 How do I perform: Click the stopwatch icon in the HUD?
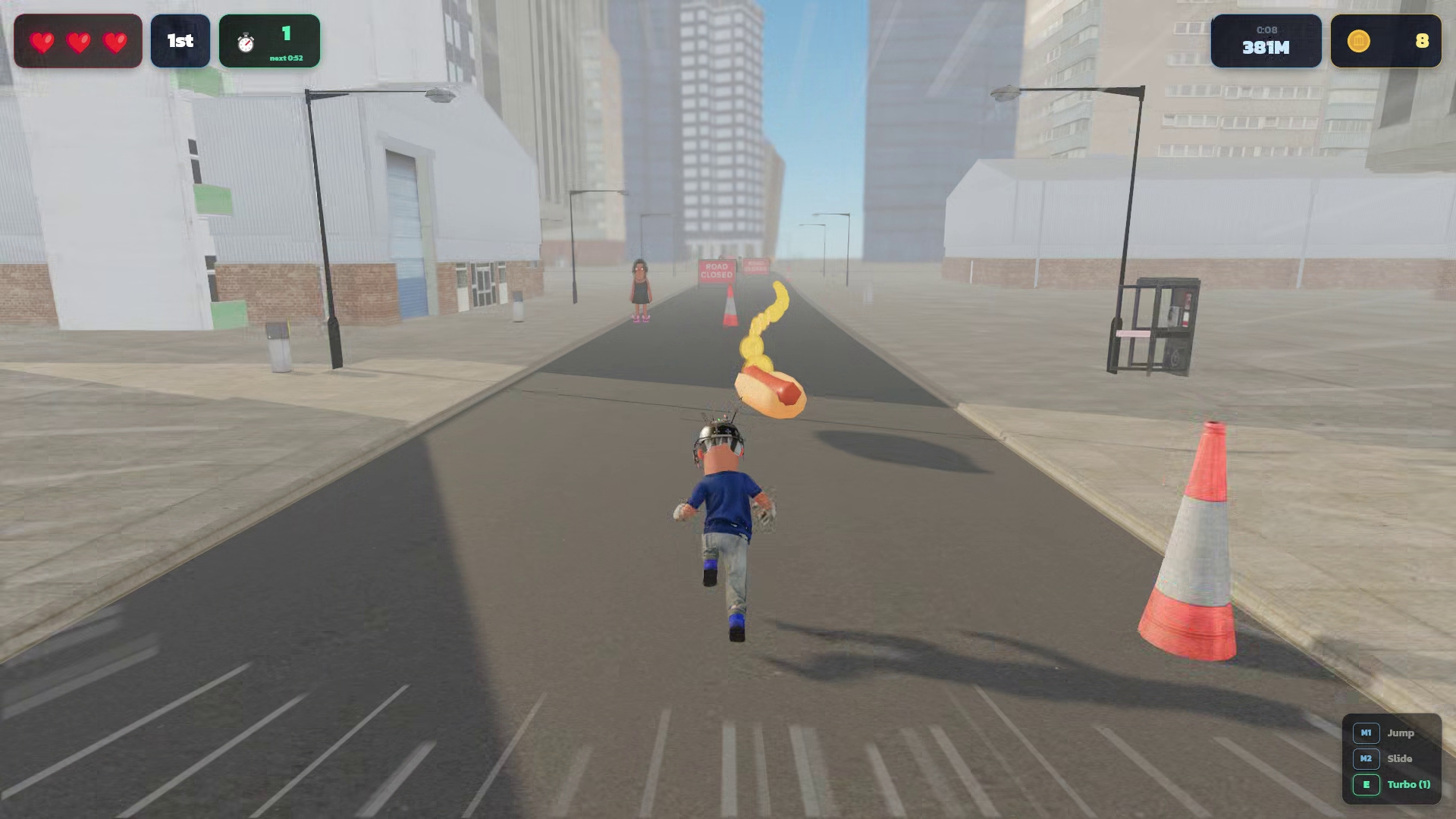(x=246, y=42)
